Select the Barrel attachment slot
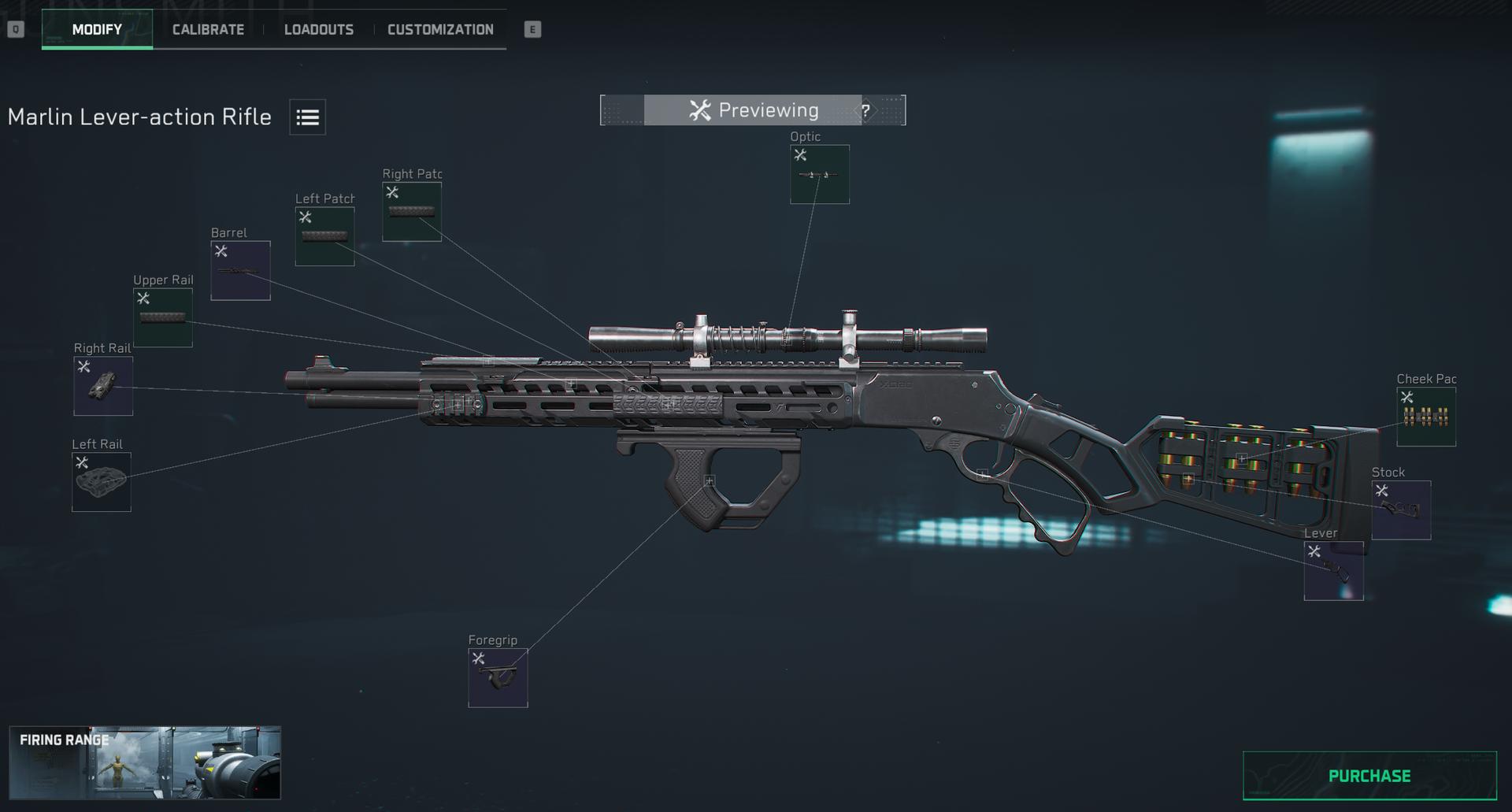Viewport: 1512px width, 812px height. 240,270
